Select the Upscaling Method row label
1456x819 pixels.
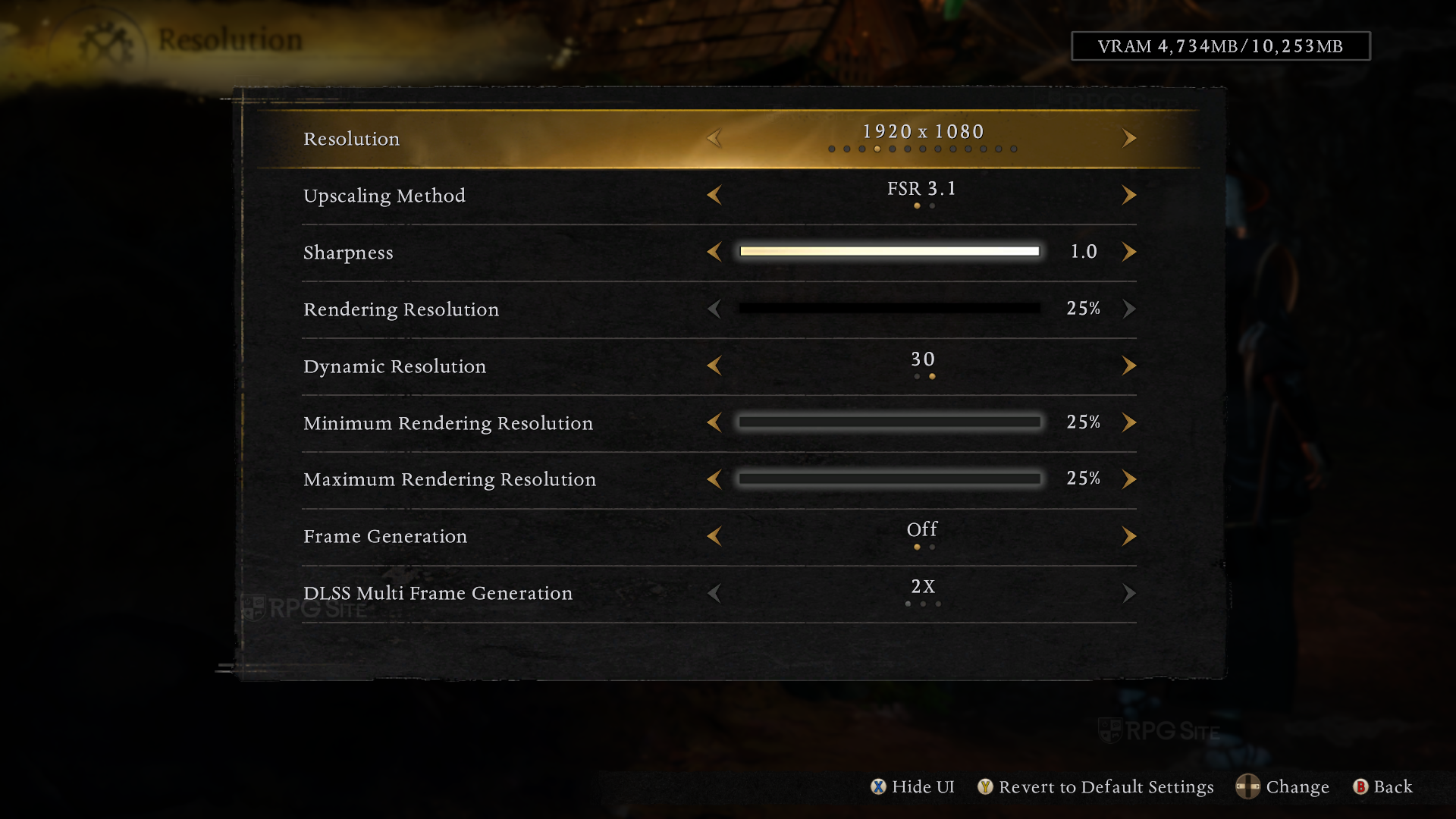click(x=384, y=196)
